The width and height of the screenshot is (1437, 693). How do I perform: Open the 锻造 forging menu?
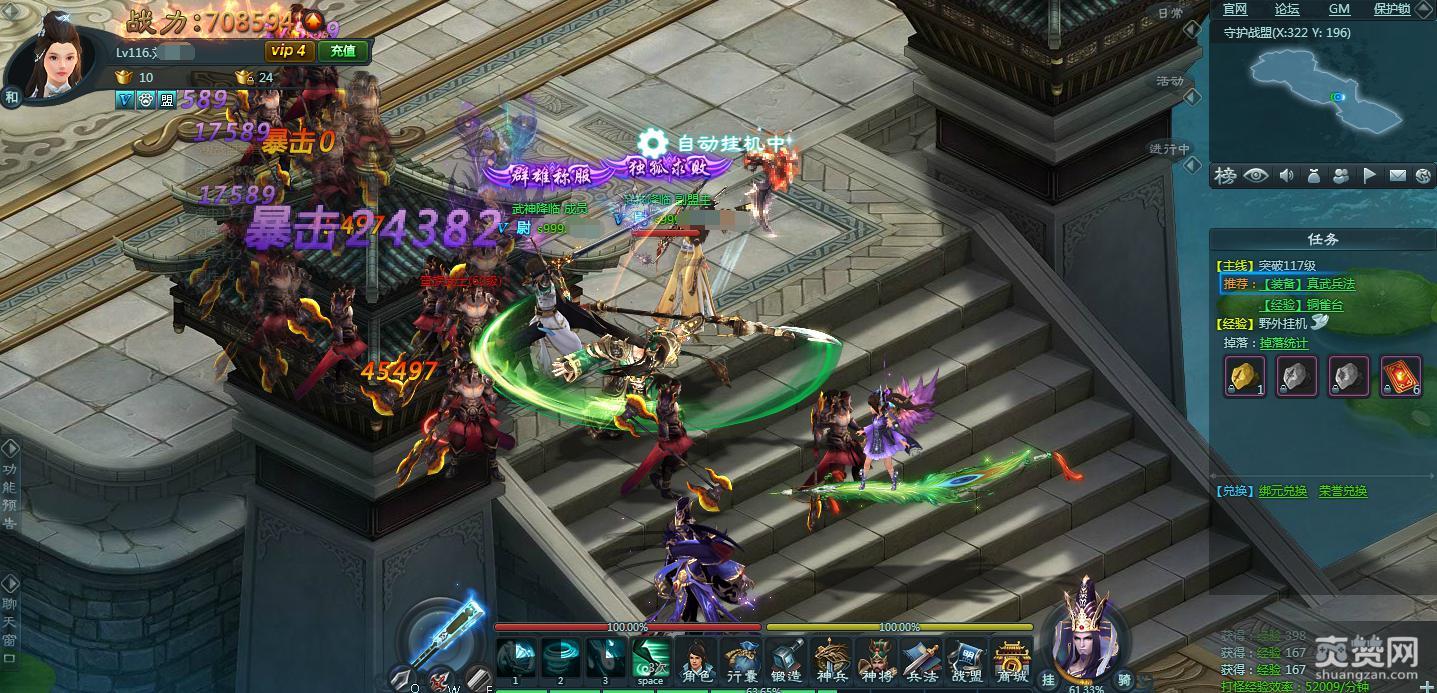point(785,661)
